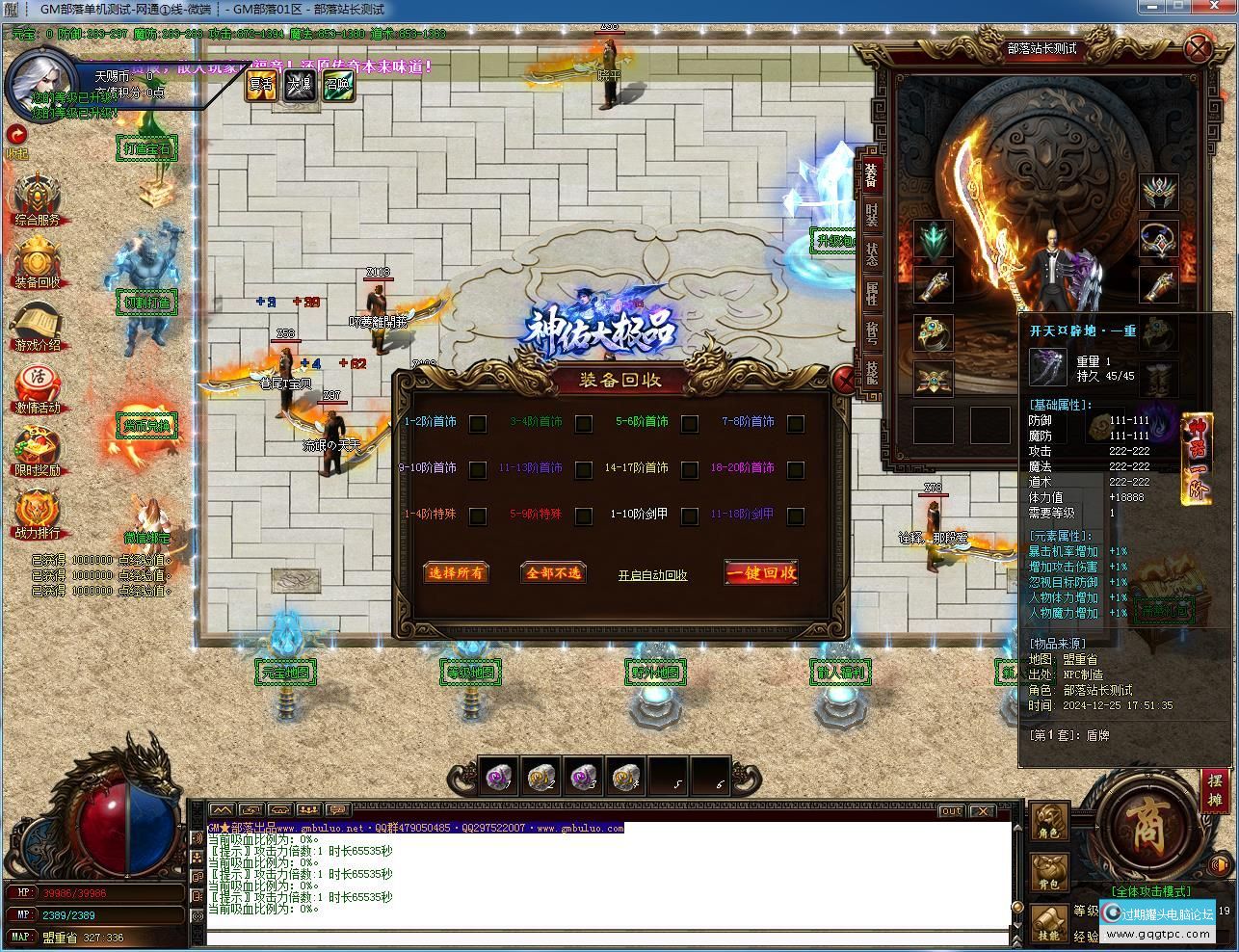Enable 开启自动回收 auto recycle link
This screenshot has height=952, width=1239.
pos(652,575)
